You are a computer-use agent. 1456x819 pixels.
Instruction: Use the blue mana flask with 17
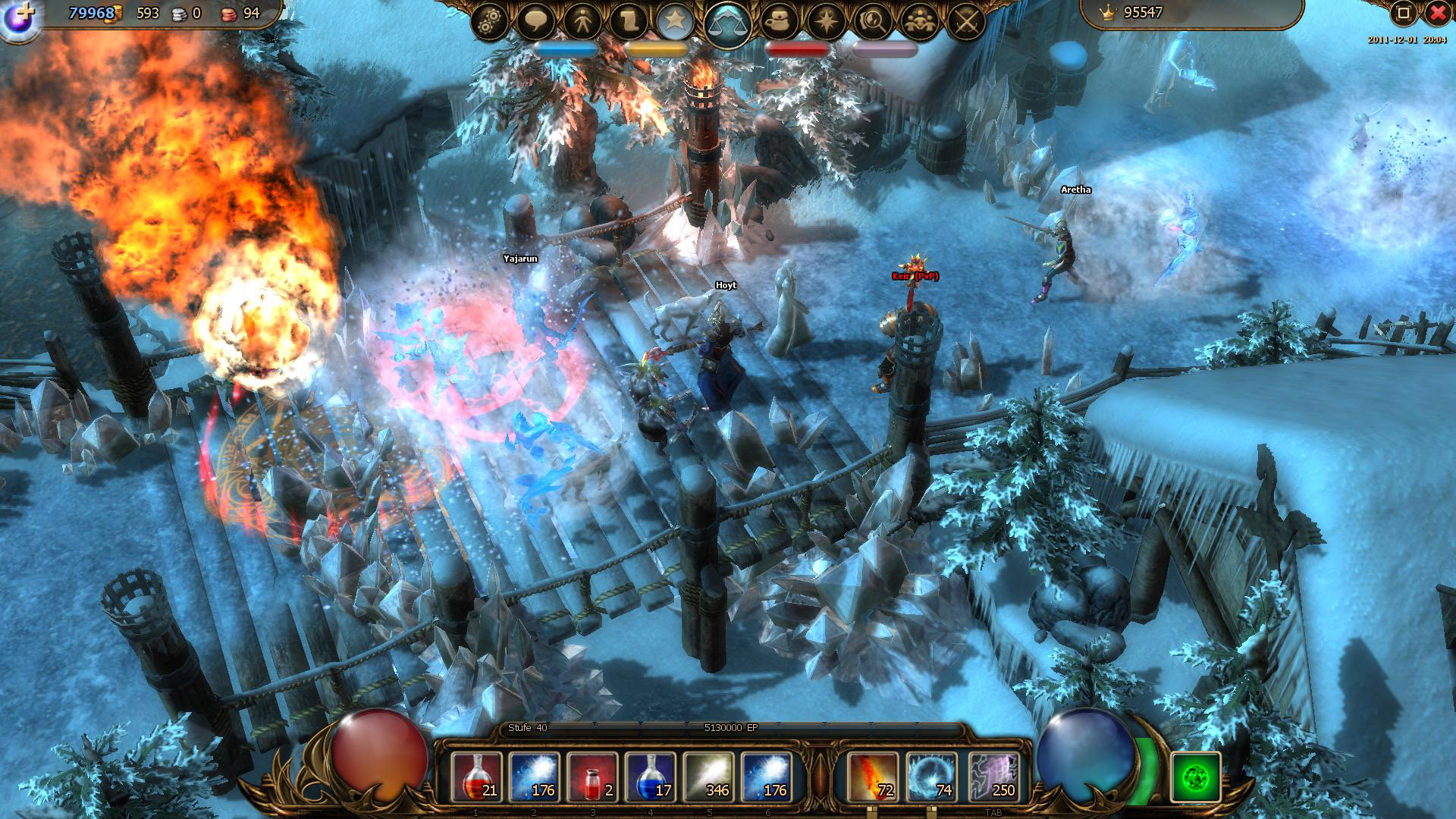[651, 777]
